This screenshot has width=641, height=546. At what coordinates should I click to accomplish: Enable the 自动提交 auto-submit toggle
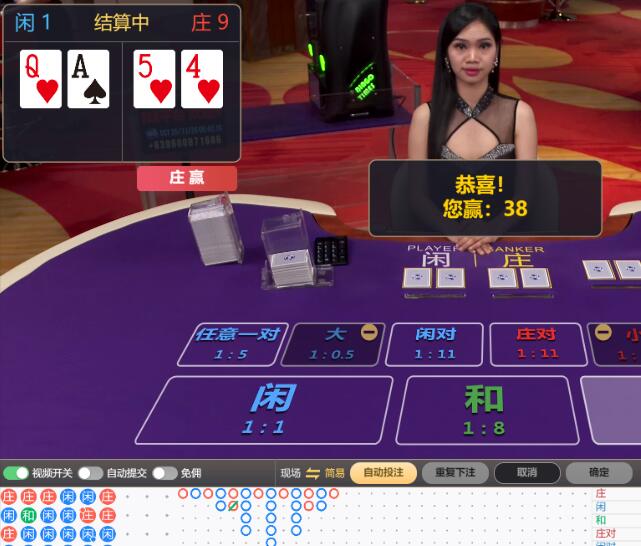(91, 473)
